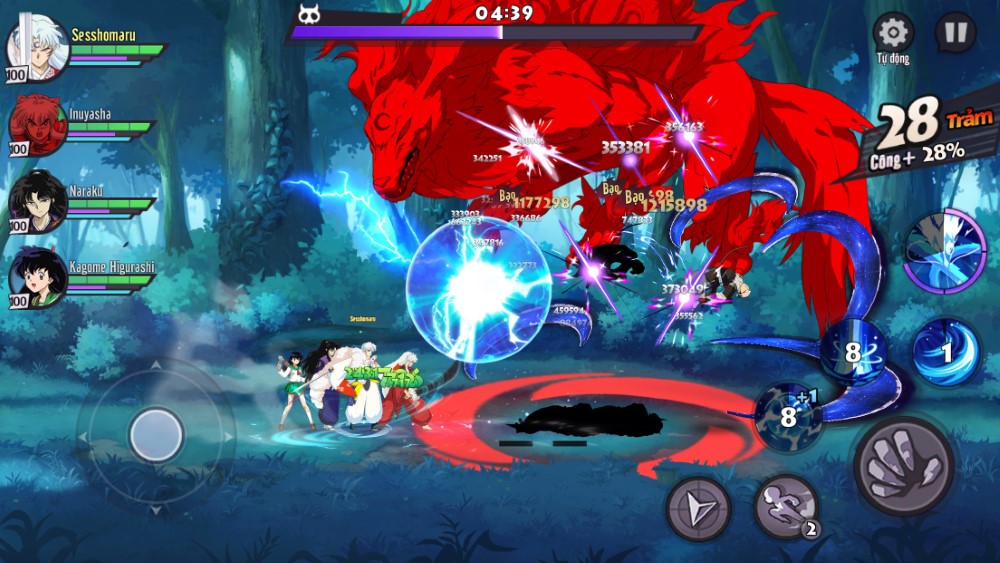Tap the claw basic attack button
1000x563 pixels.
click(x=903, y=466)
